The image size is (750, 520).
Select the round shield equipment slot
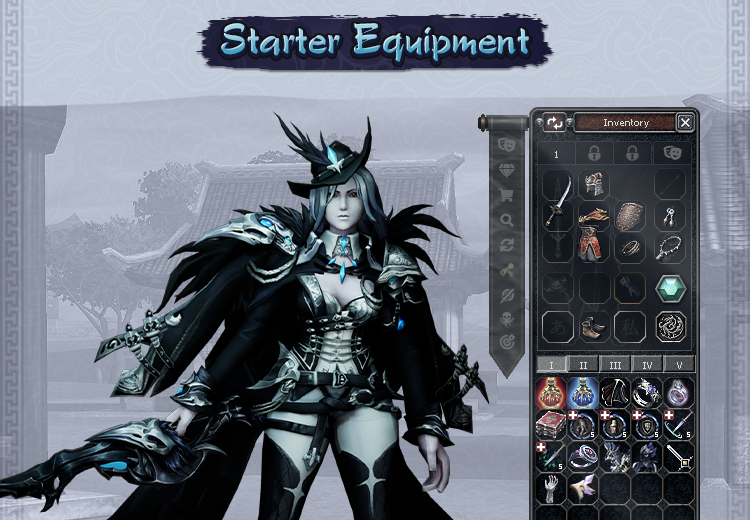(x=632, y=216)
